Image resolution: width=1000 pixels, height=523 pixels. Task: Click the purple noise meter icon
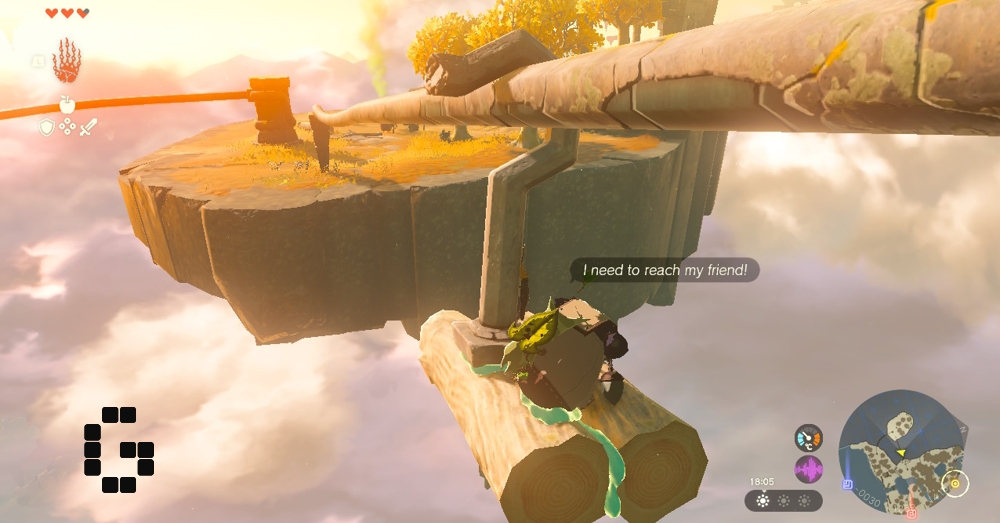pyautogui.click(x=808, y=469)
